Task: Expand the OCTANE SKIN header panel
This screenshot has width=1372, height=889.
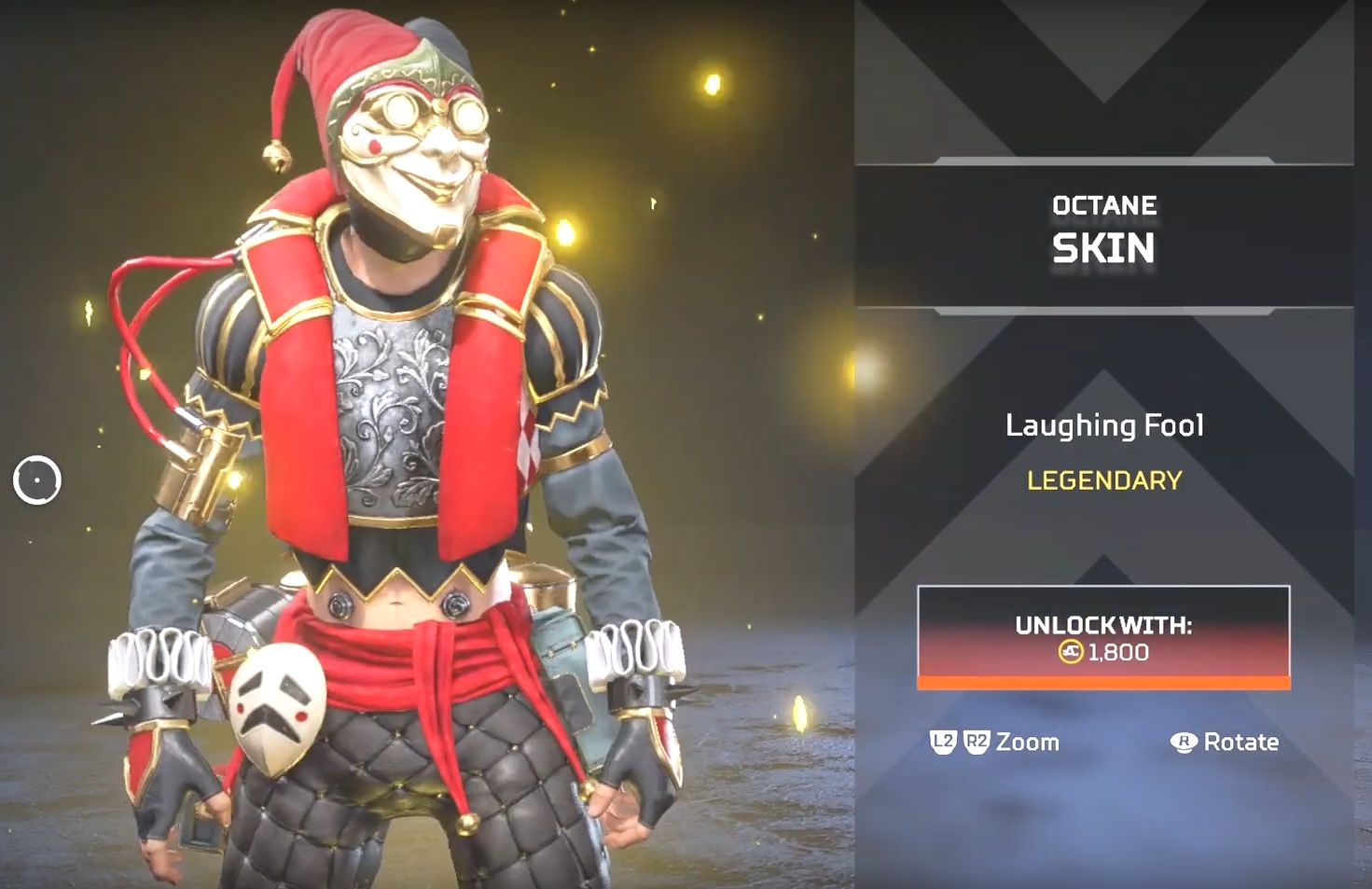Action: [1106, 229]
